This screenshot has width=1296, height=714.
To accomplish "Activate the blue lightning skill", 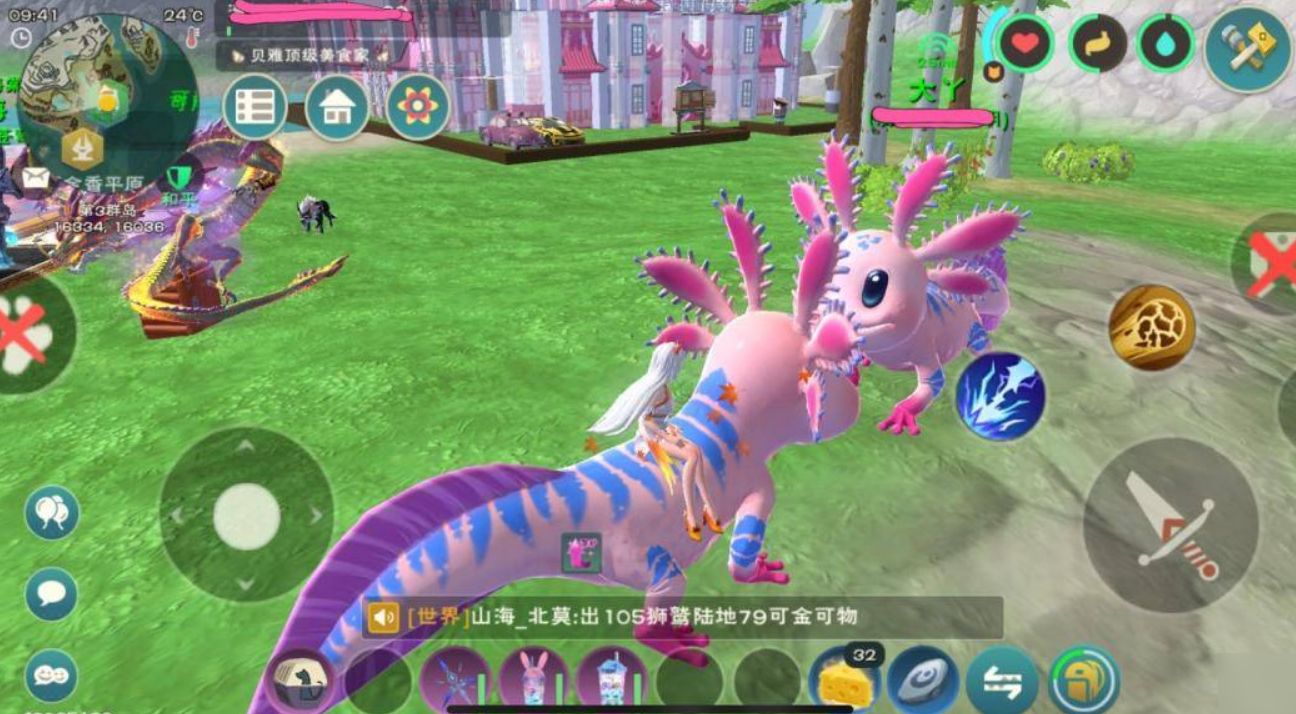I will 1000,396.
